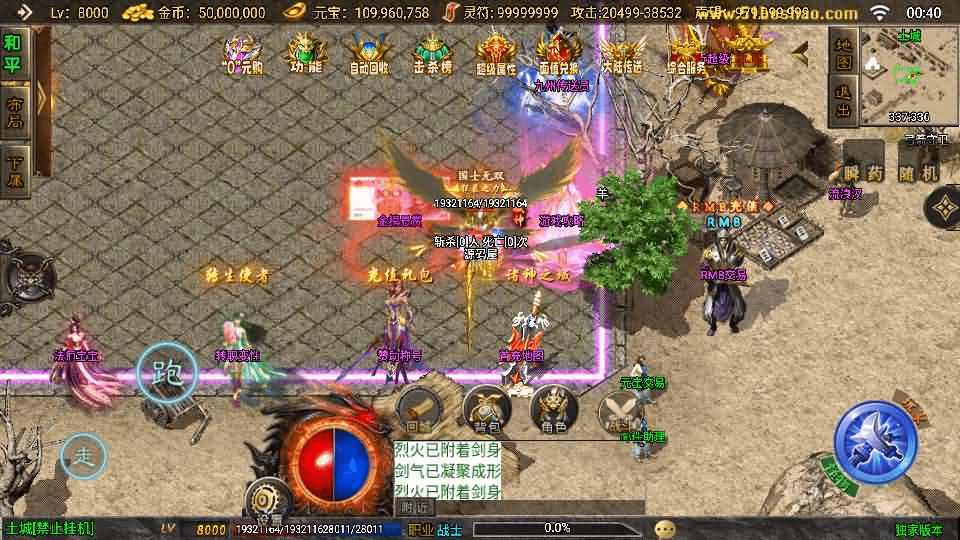Switch to 跑 run movement mode
The height and width of the screenshot is (540, 960).
[x=167, y=375]
